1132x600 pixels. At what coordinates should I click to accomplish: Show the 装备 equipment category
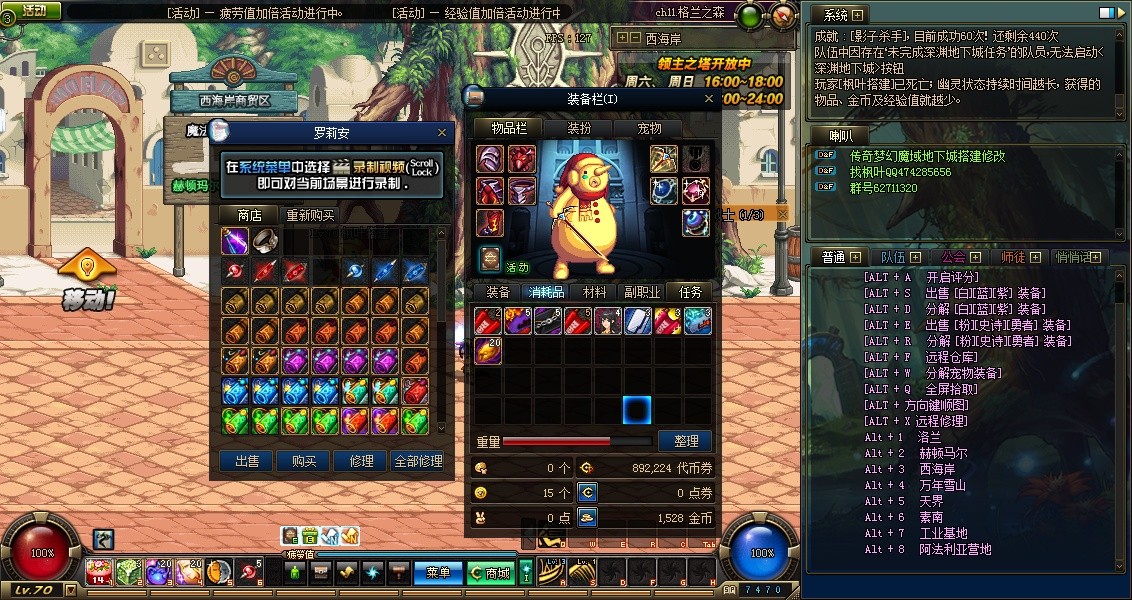coord(498,292)
